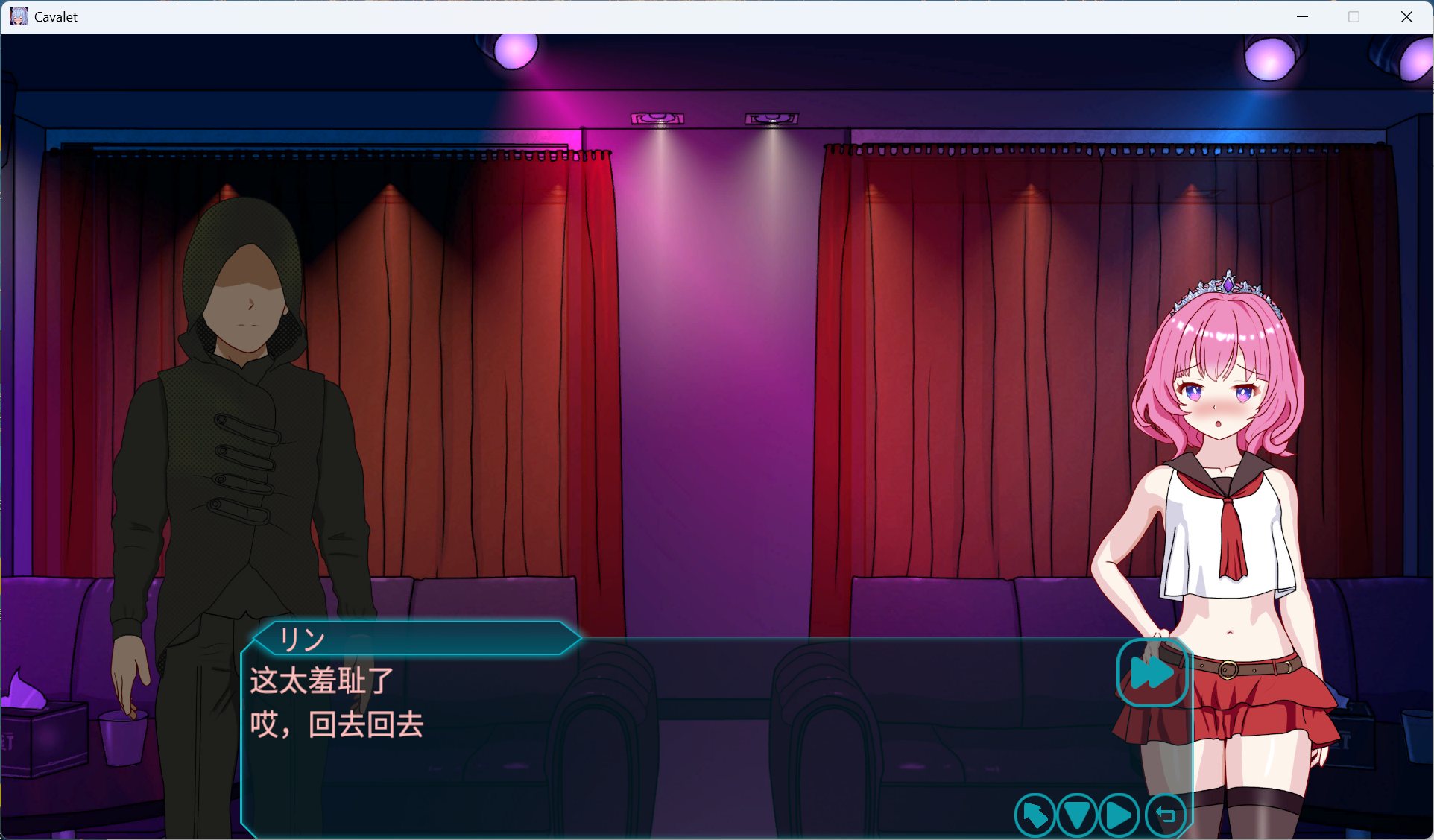Minimize the Cavalet game window
Viewport: 1434px width, 840px height.
click(x=1301, y=16)
